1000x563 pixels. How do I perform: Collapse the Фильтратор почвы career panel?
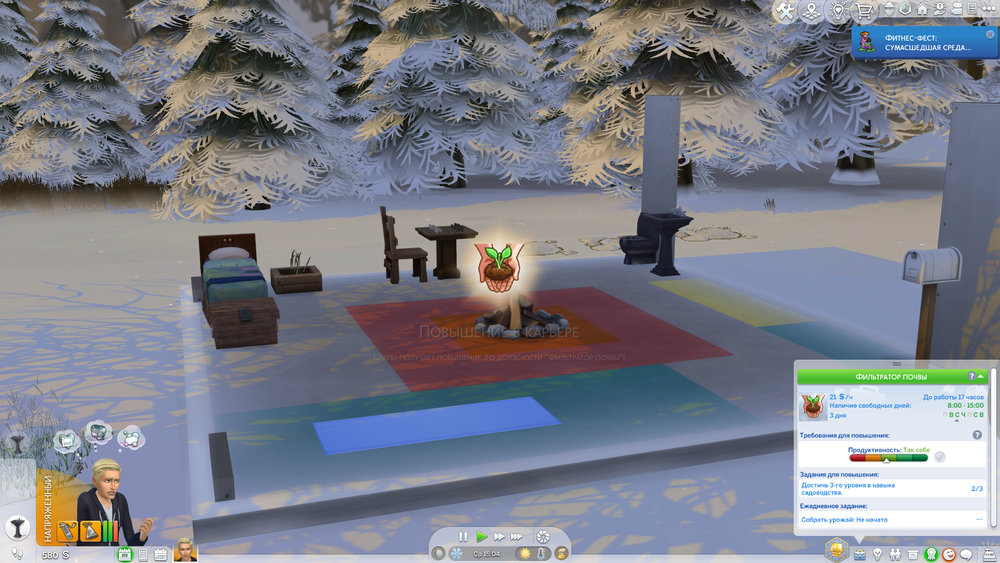[981, 376]
